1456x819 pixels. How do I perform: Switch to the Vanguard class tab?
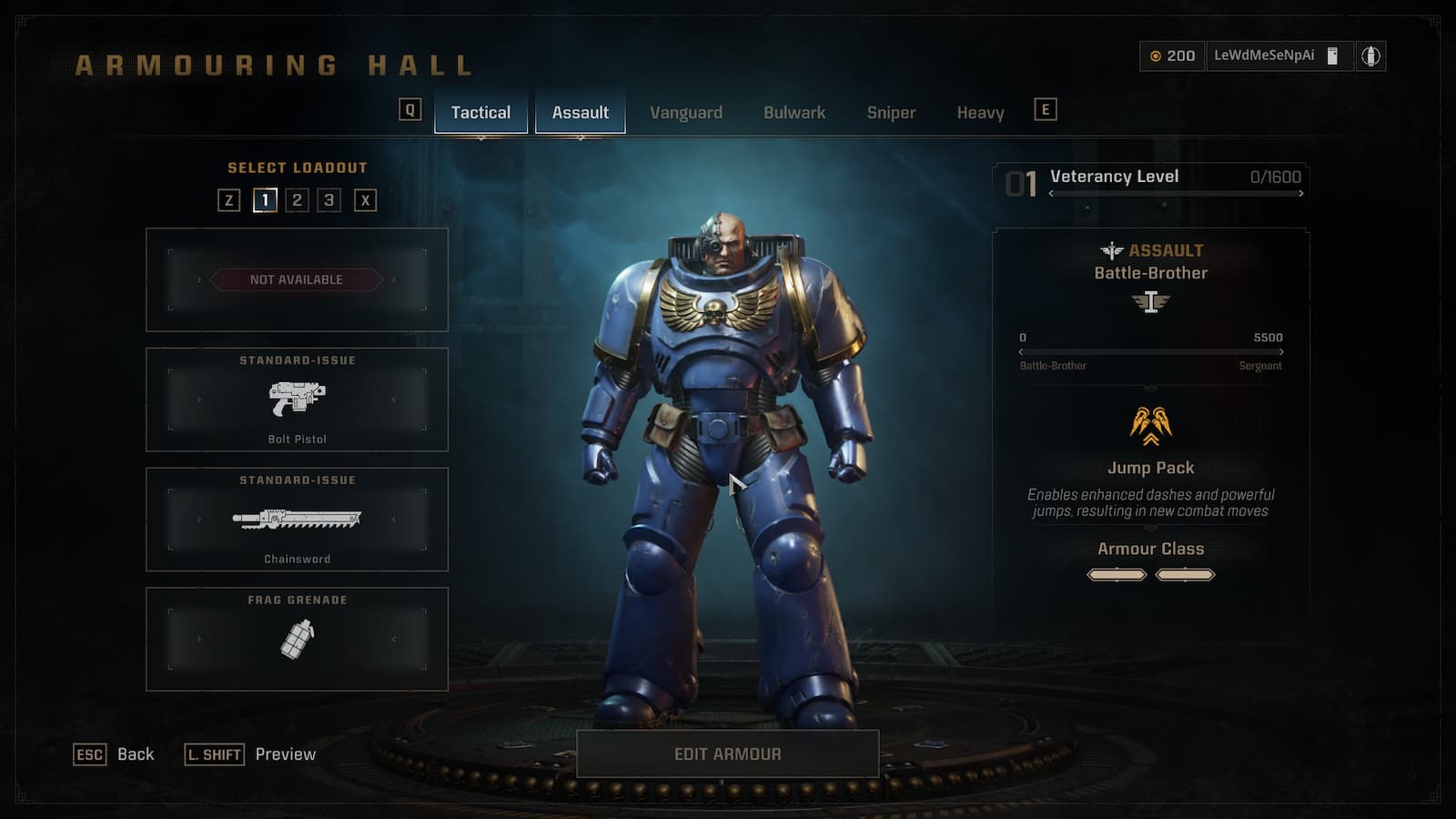point(686,112)
